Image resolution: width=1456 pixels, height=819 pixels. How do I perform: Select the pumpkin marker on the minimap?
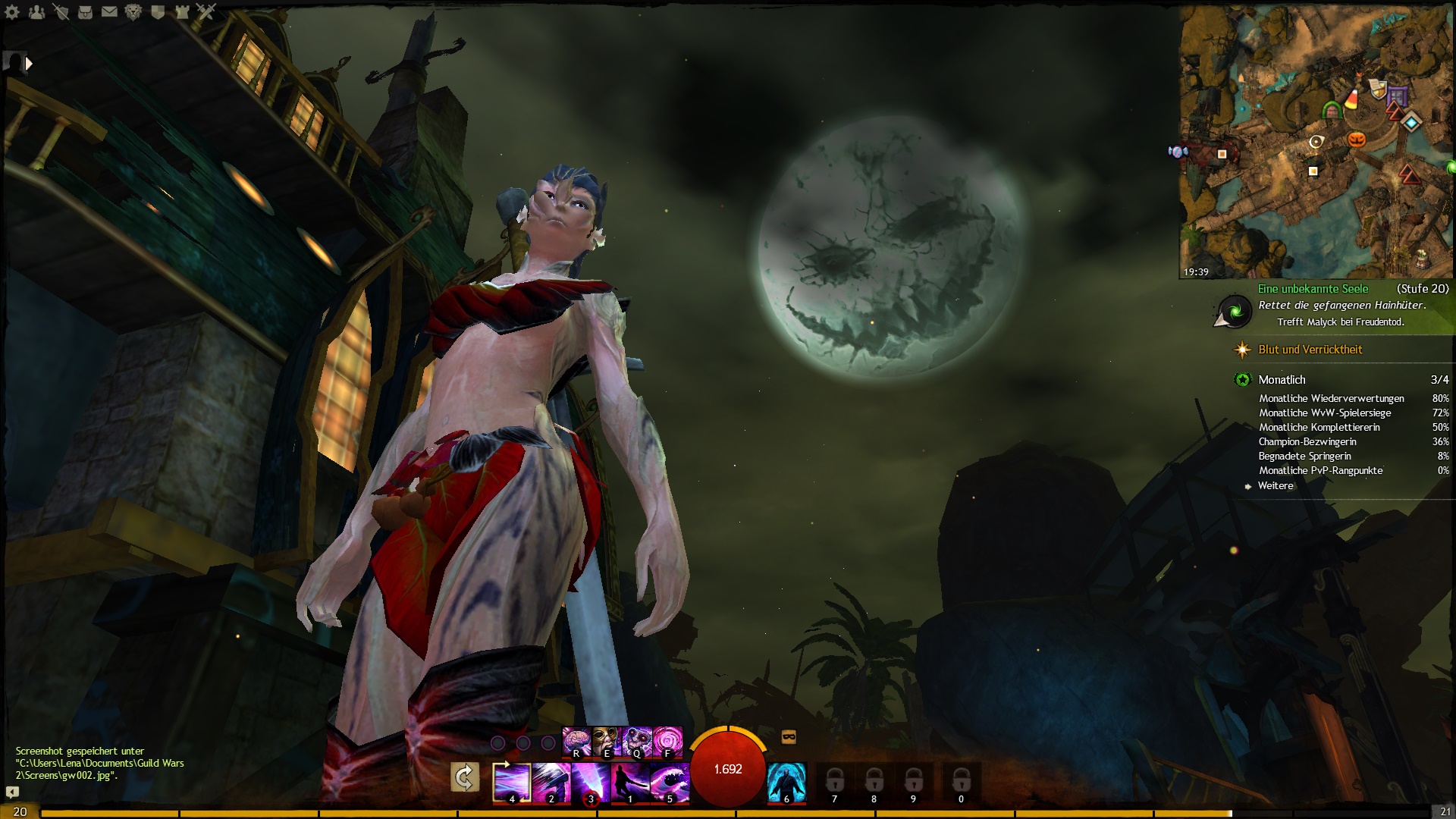coord(1356,140)
